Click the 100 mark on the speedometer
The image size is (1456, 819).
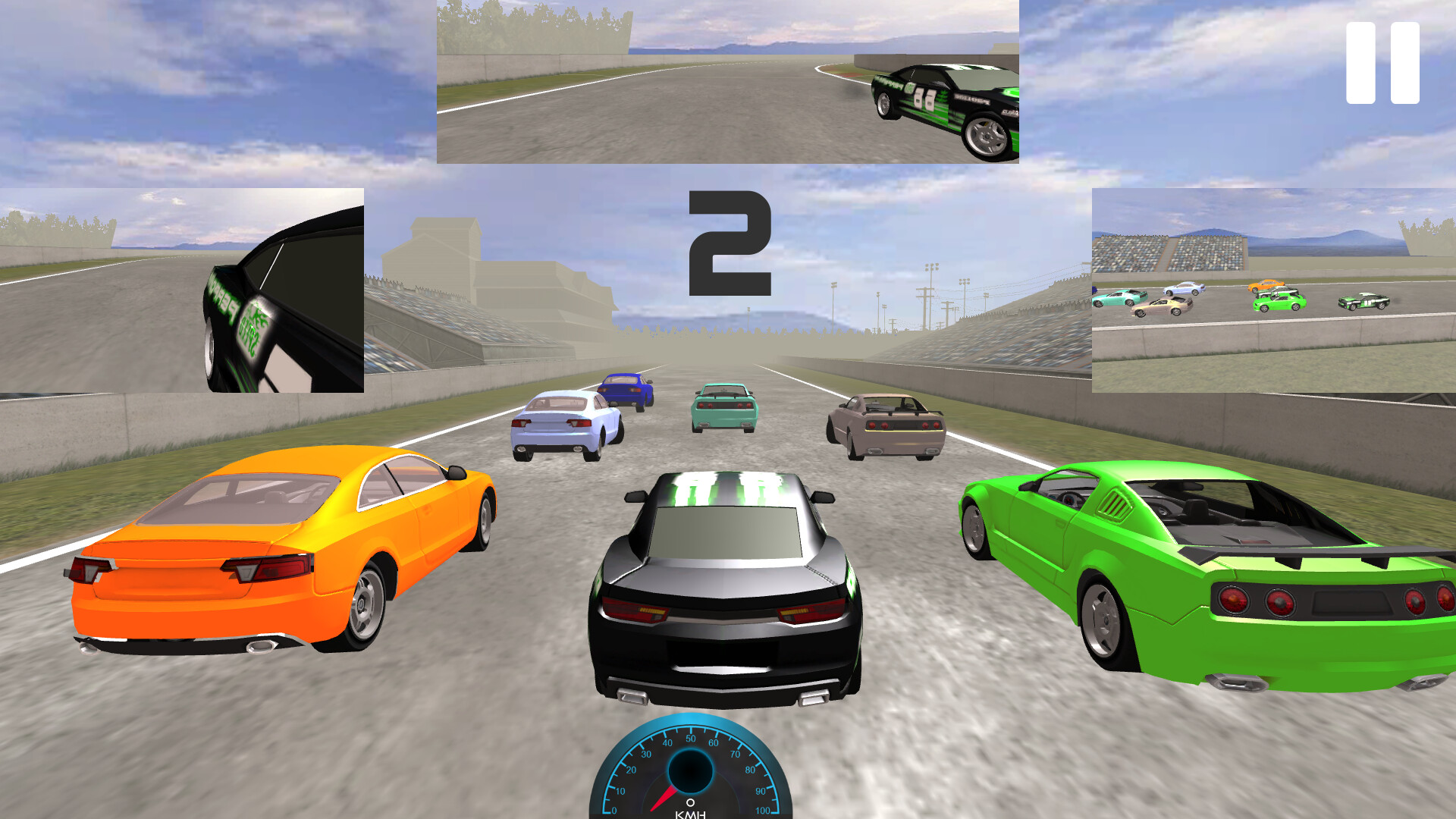pos(762,811)
